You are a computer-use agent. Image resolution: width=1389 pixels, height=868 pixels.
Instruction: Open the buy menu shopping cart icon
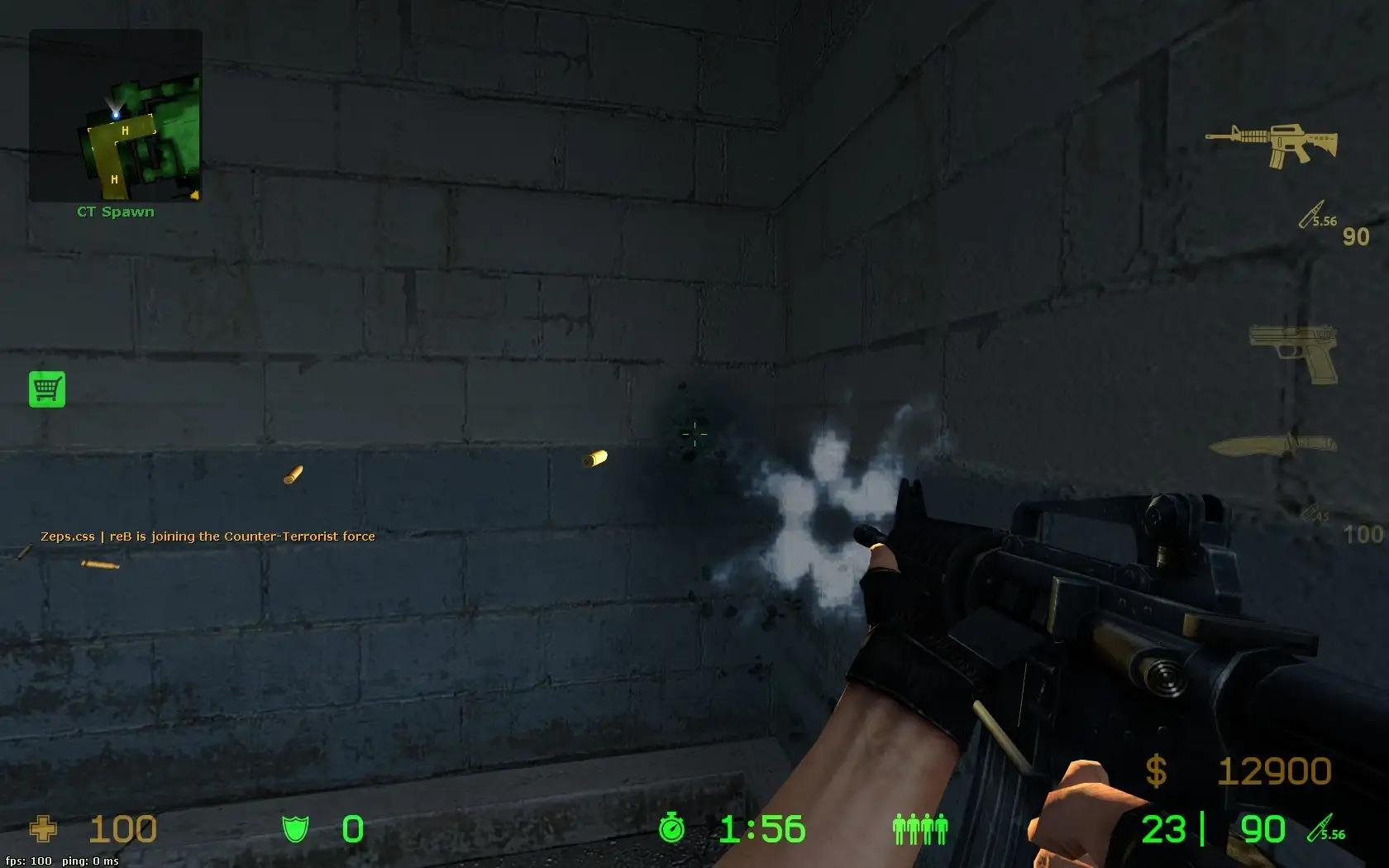click(47, 389)
